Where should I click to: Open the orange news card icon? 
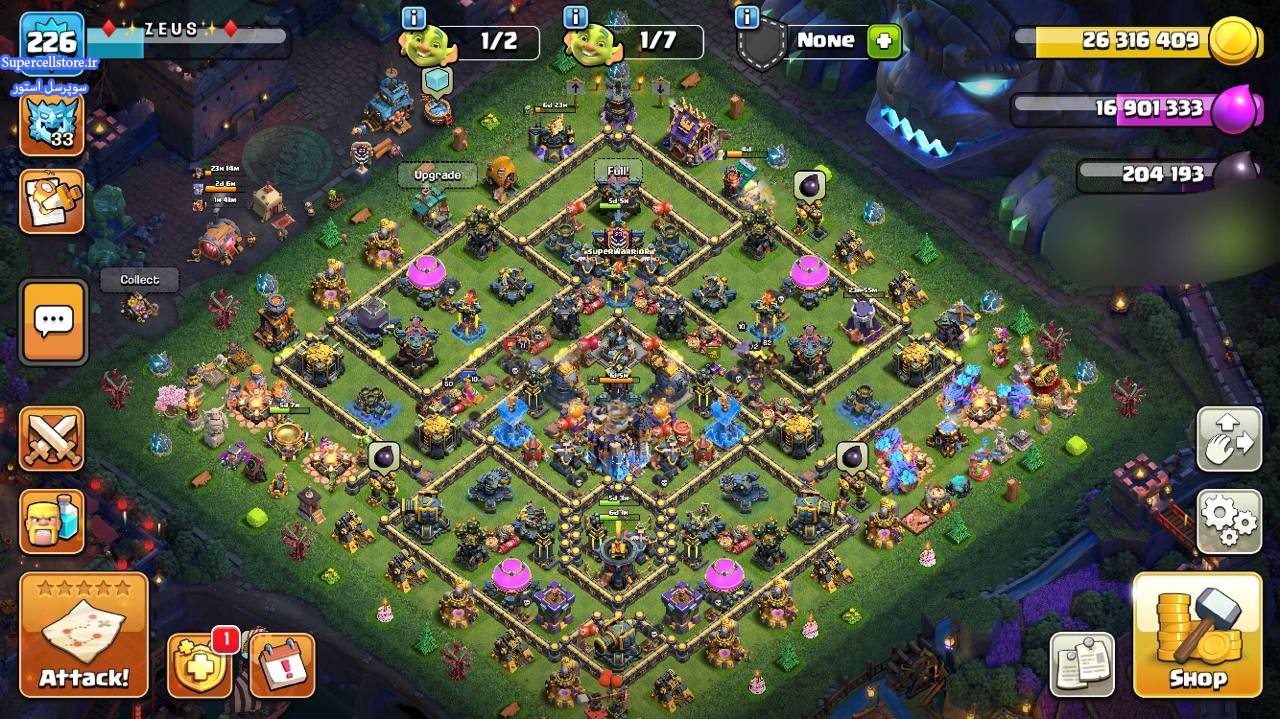point(52,201)
